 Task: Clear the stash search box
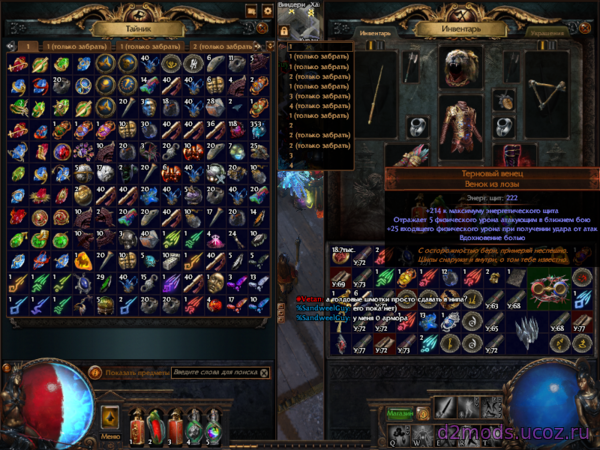point(264,372)
